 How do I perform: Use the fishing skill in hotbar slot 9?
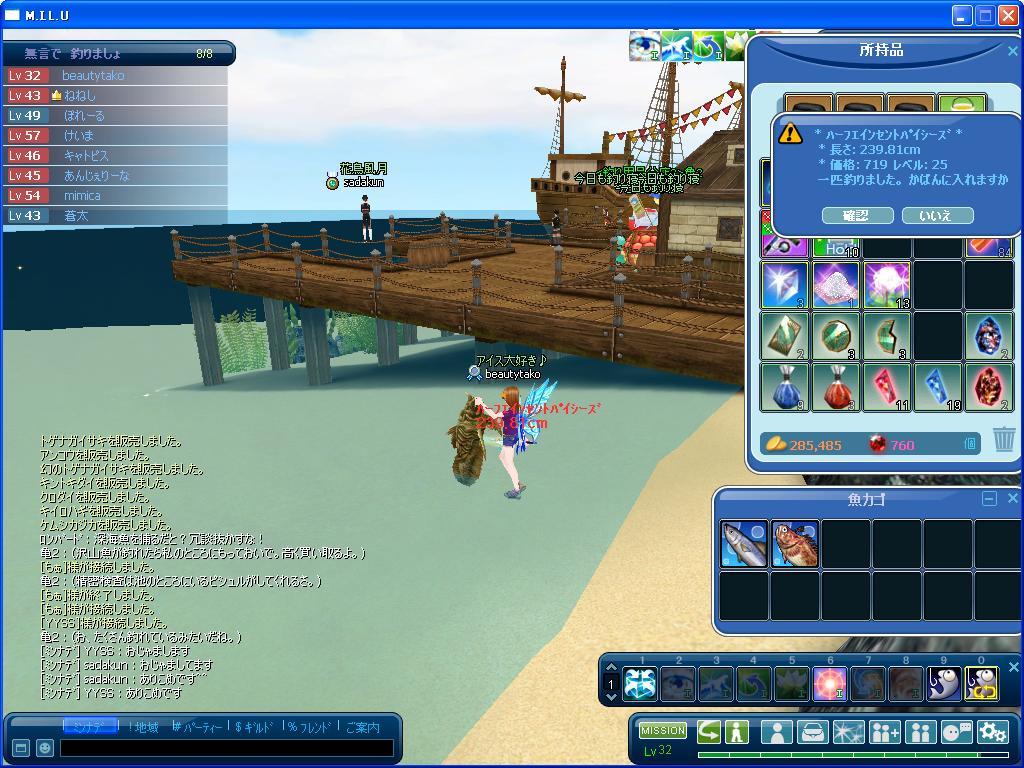pyautogui.click(x=944, y=684)
